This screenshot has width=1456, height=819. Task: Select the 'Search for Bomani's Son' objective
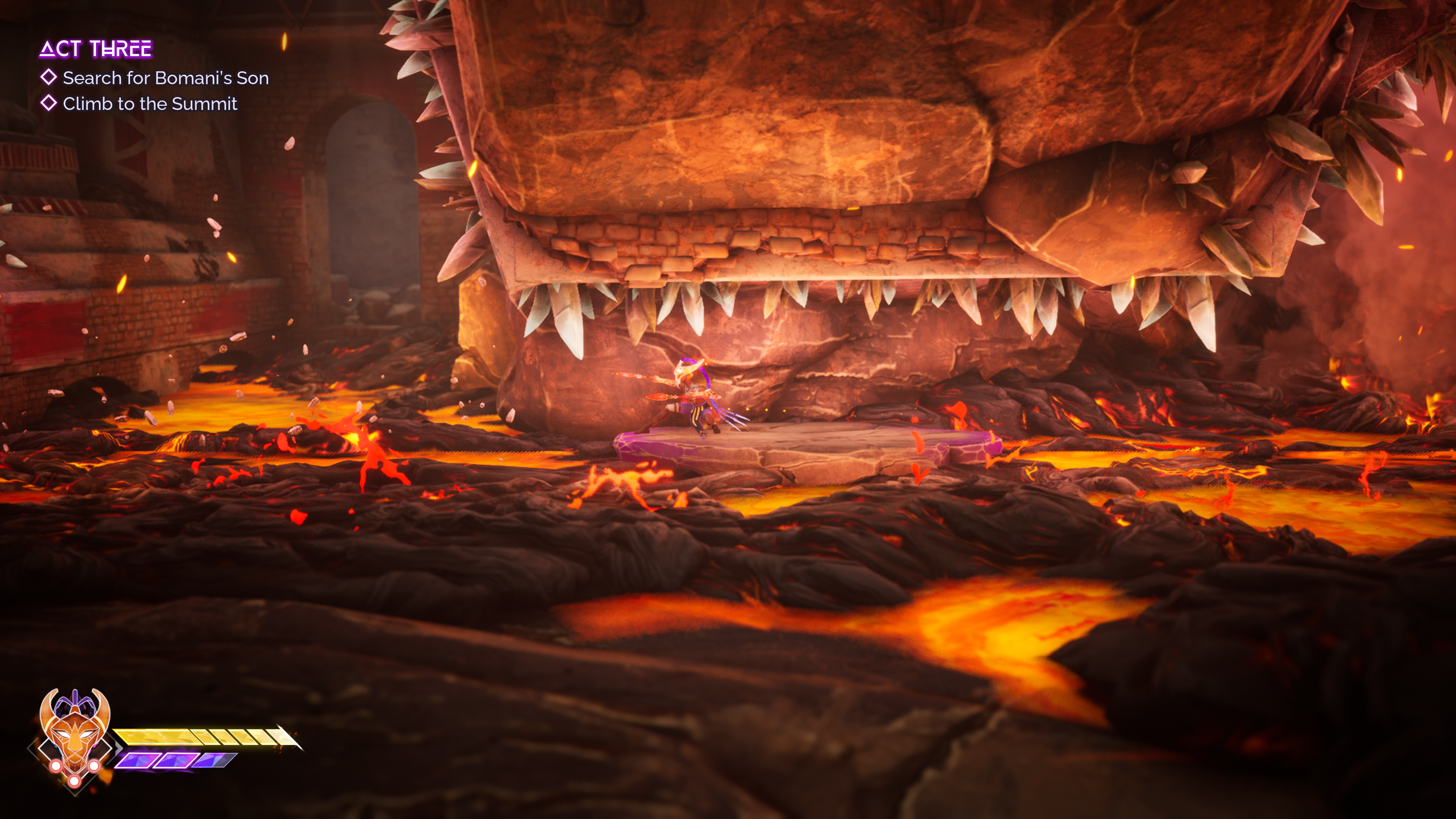[165, 78]
